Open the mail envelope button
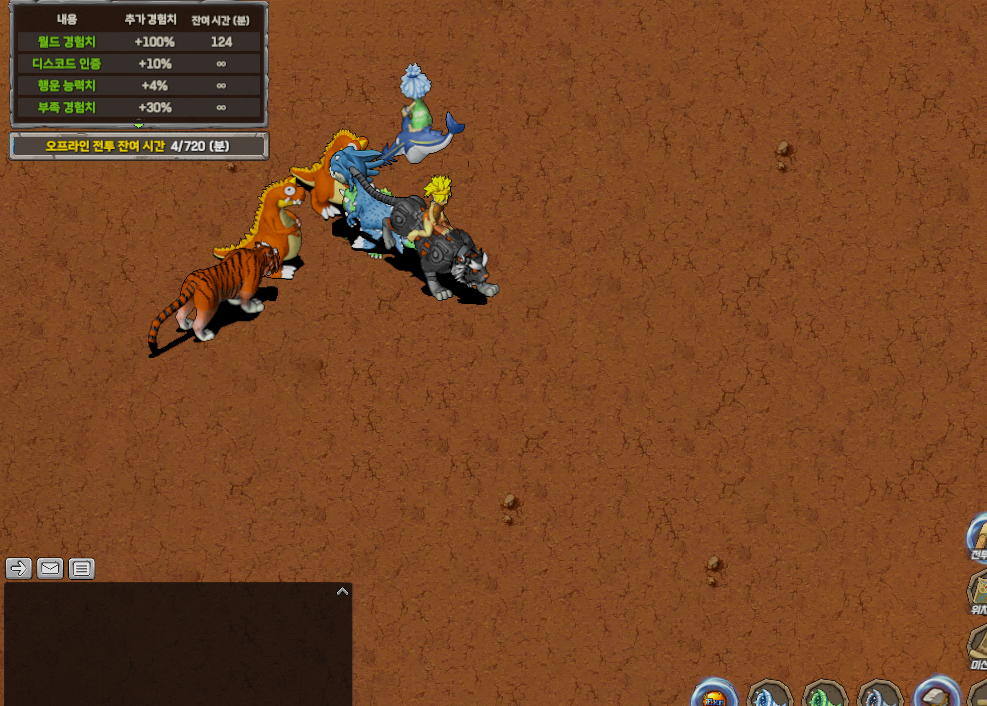The image size is (987, 706). (50, 569)
